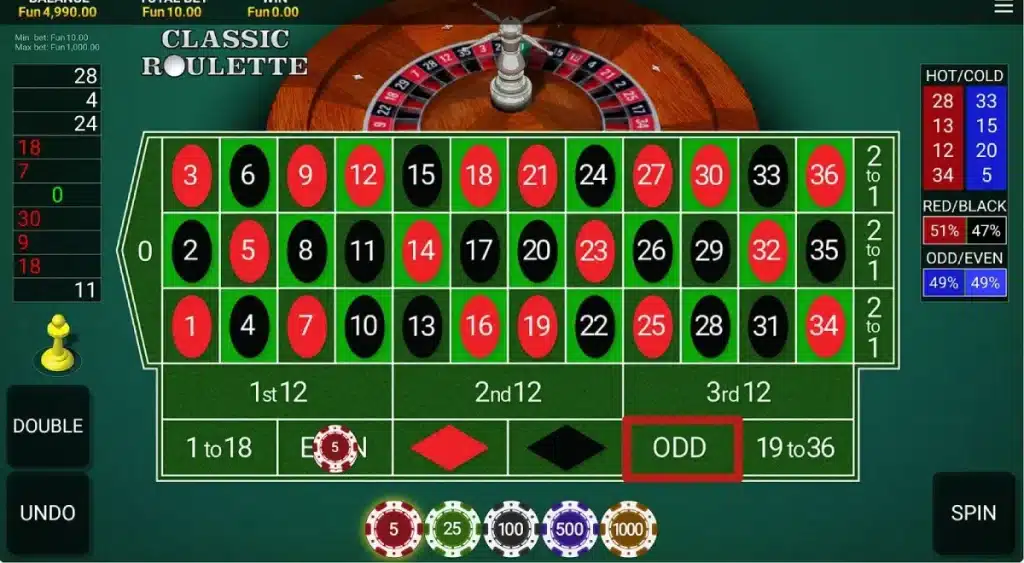Choose the 100 value chip
This screenshot has height=563, width=1024.
point(511,527)
